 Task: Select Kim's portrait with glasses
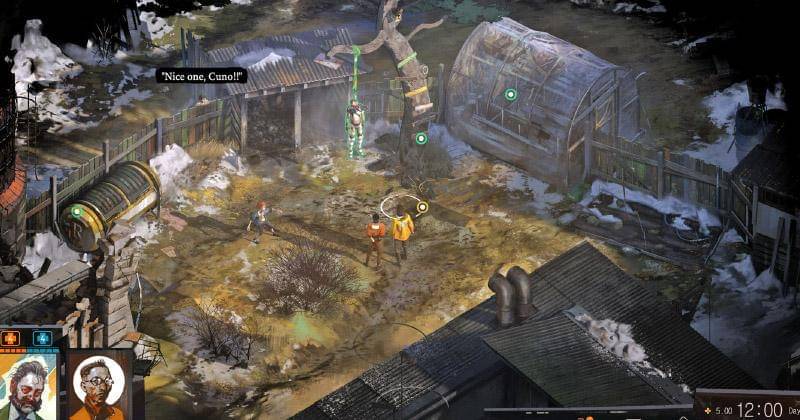98,385
